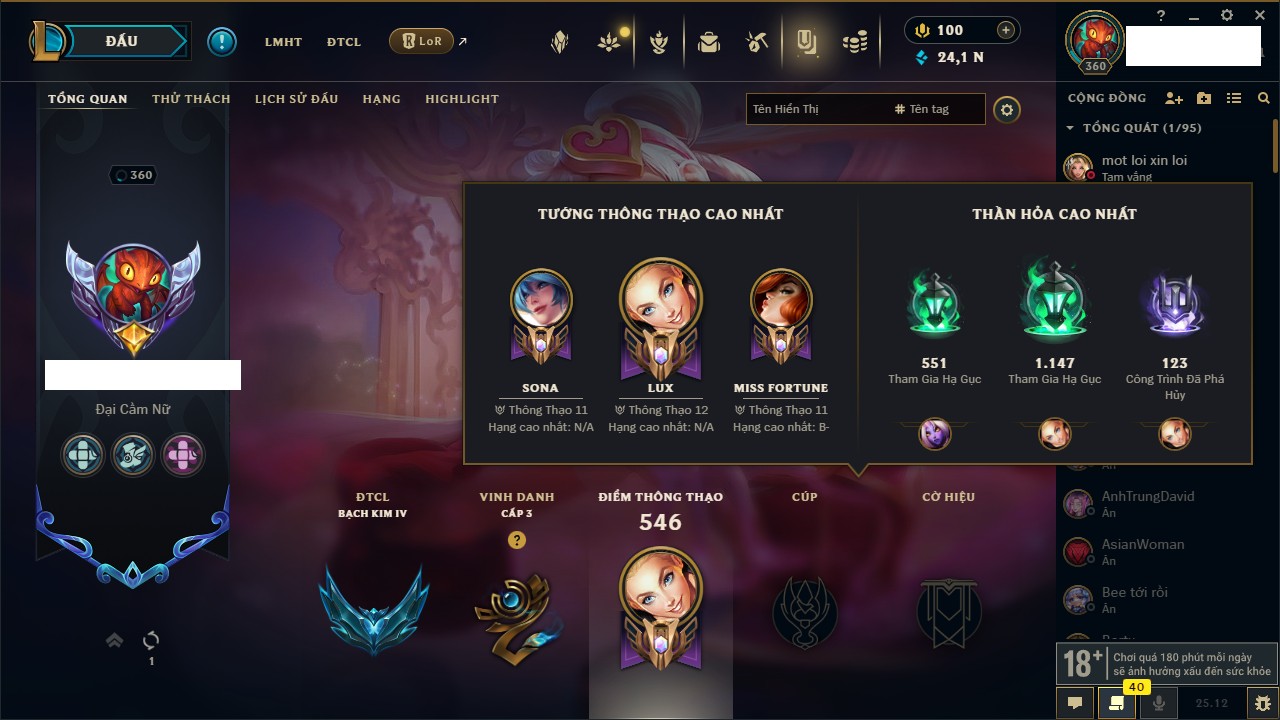The image size is (1280, 720).
Task: Click the ĐẤU play button
Action: 122,41
